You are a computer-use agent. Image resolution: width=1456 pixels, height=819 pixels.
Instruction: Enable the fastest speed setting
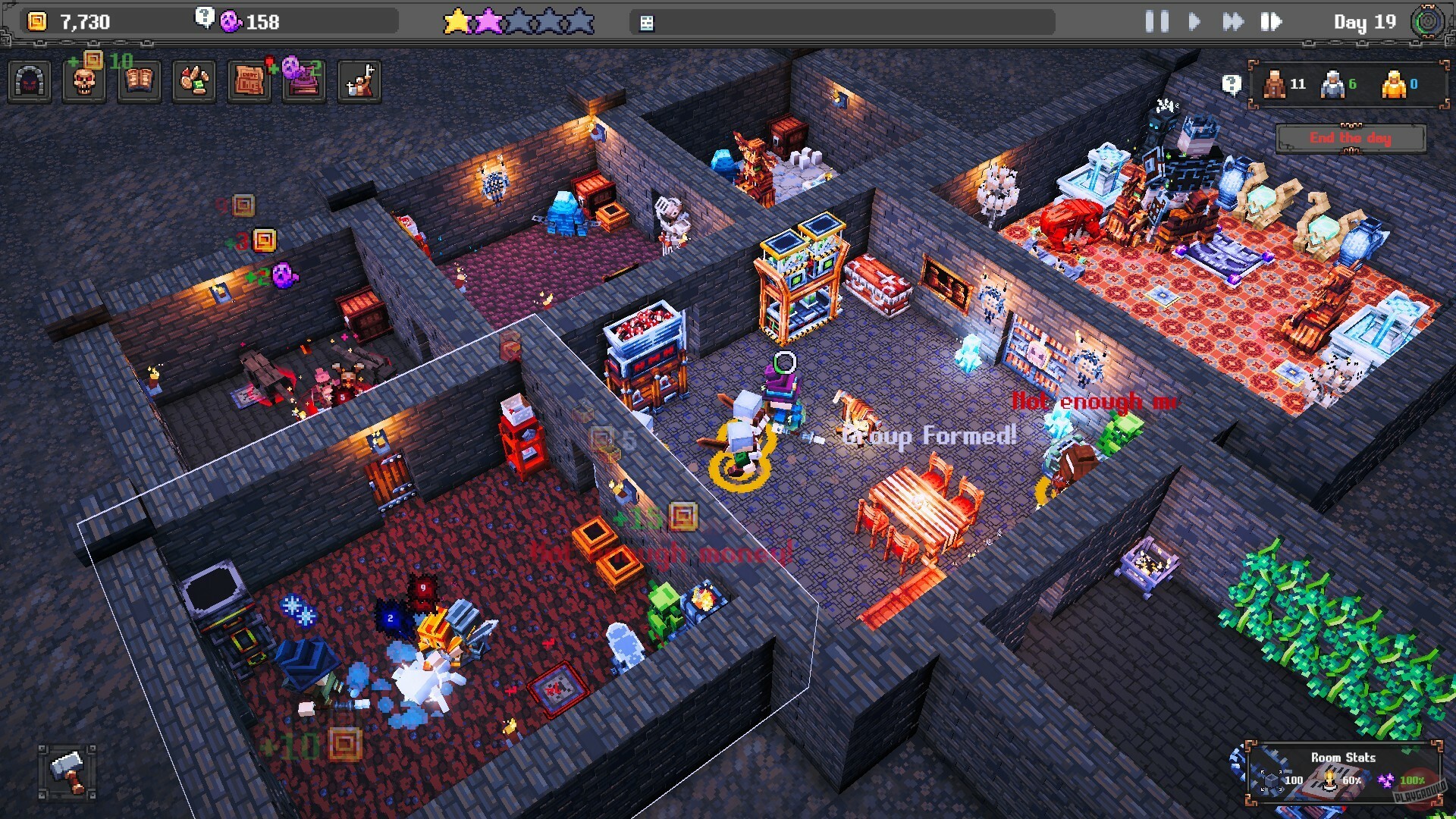(x=1271, y=22)
